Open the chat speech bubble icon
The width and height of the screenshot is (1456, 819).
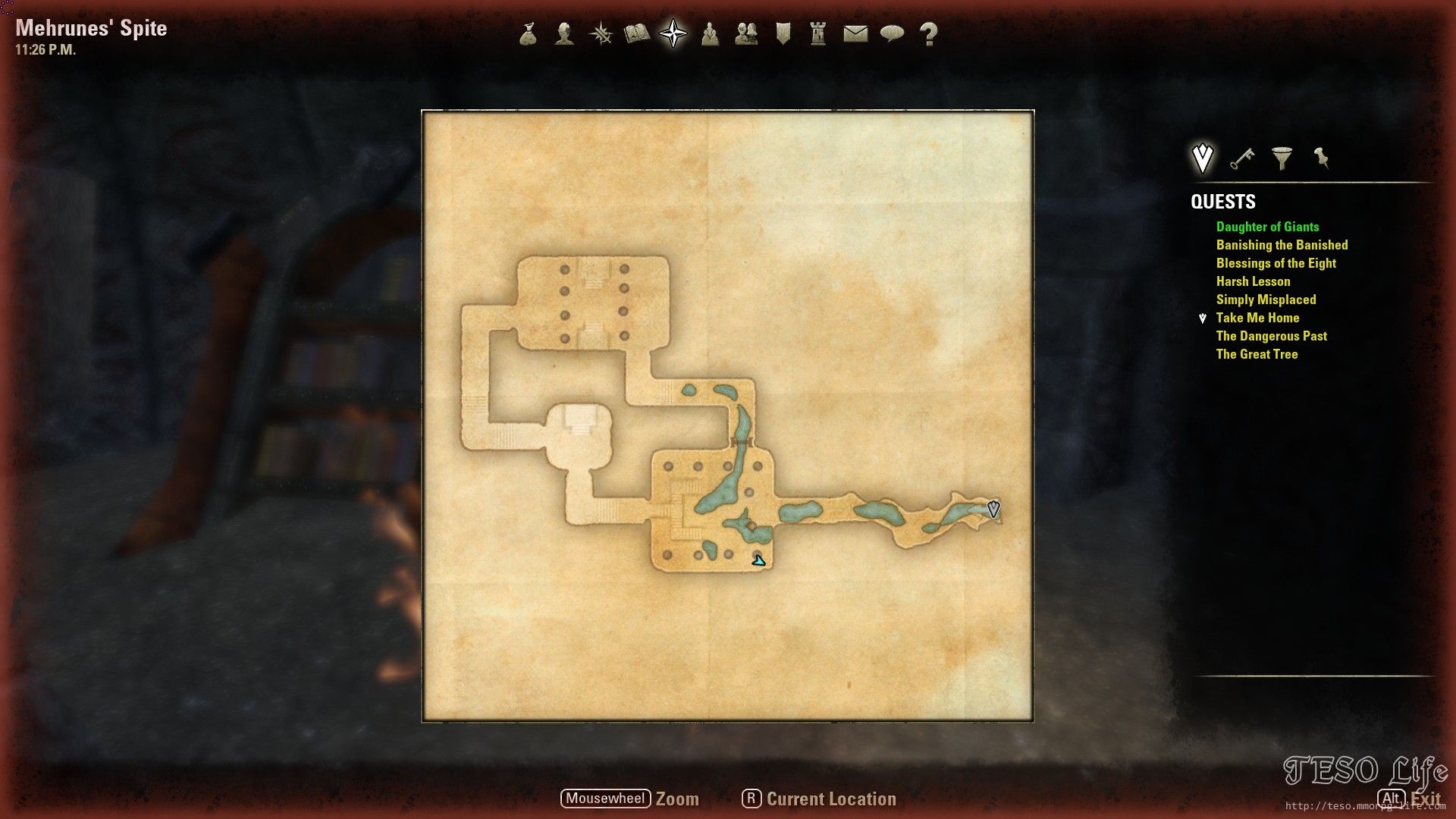pyautogui.click(x=893, y=33)
